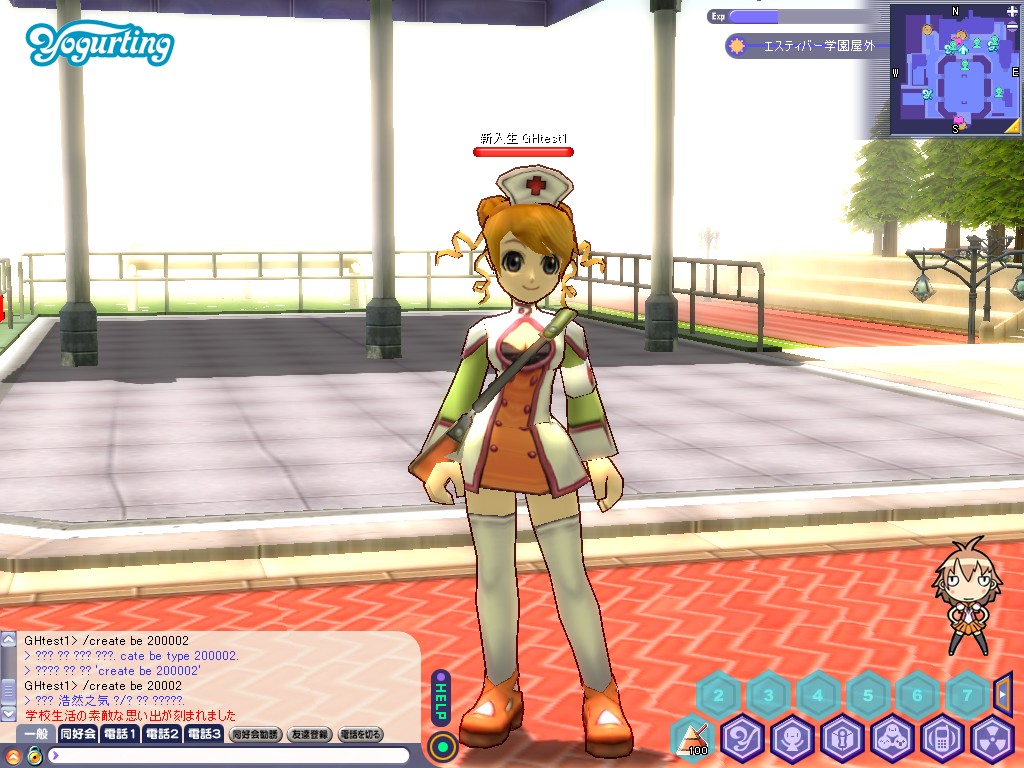Zoom in the minimap with the plus button

click(1012, 12)
